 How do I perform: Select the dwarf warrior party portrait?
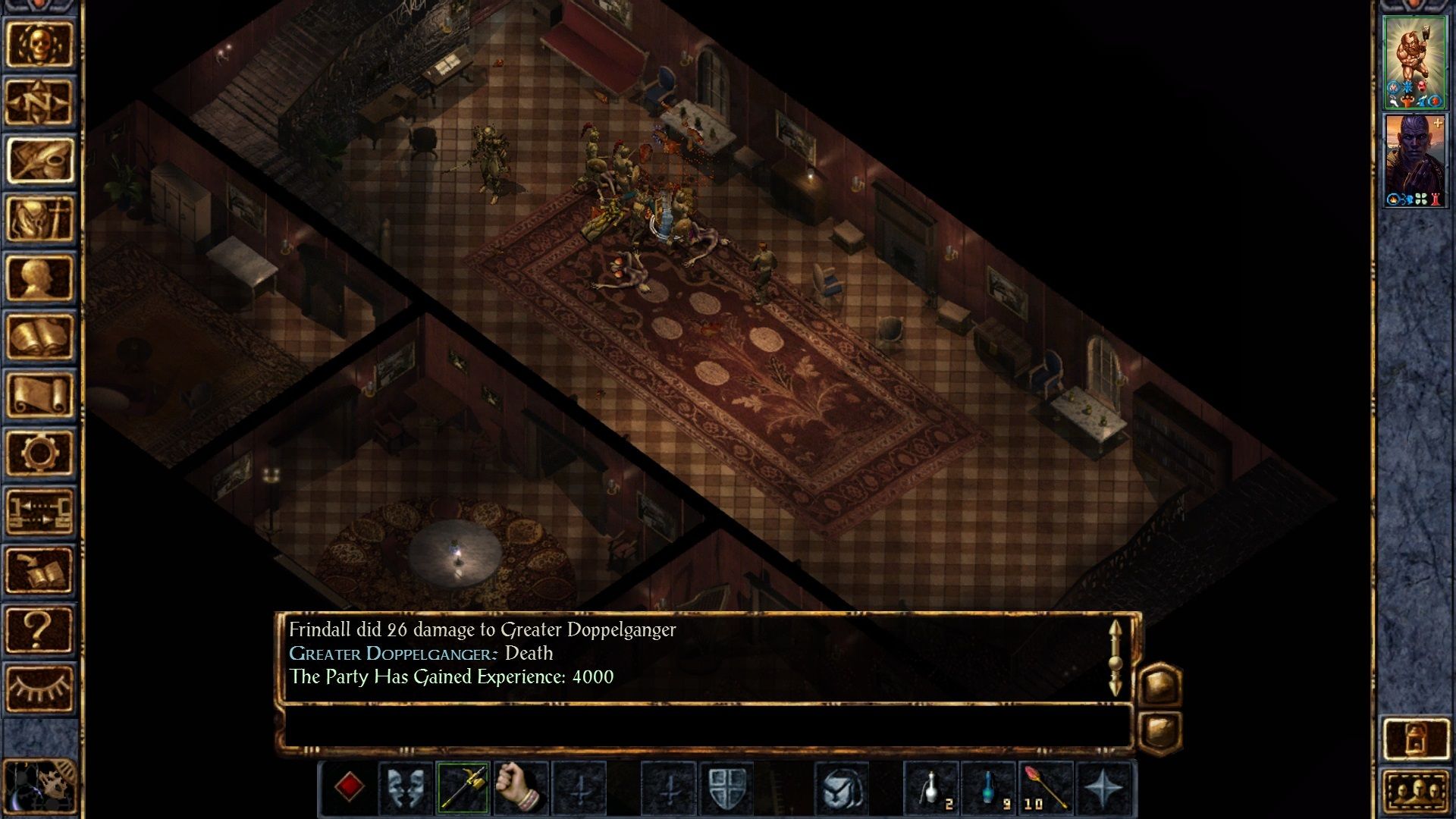coord(1414,62)
